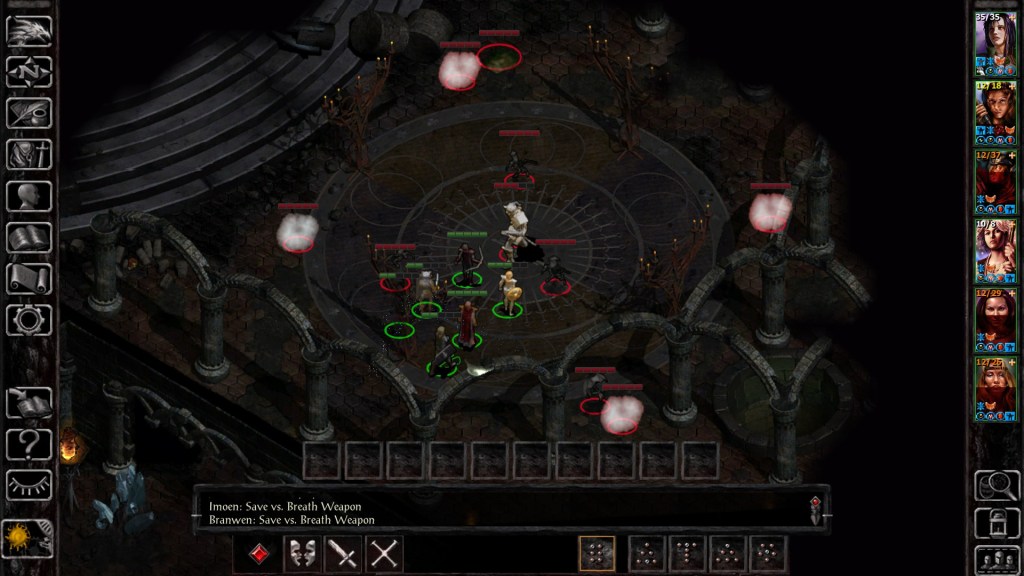Choose the single sword attack button
Screen dimensions: 1024x576
point(343,553)
